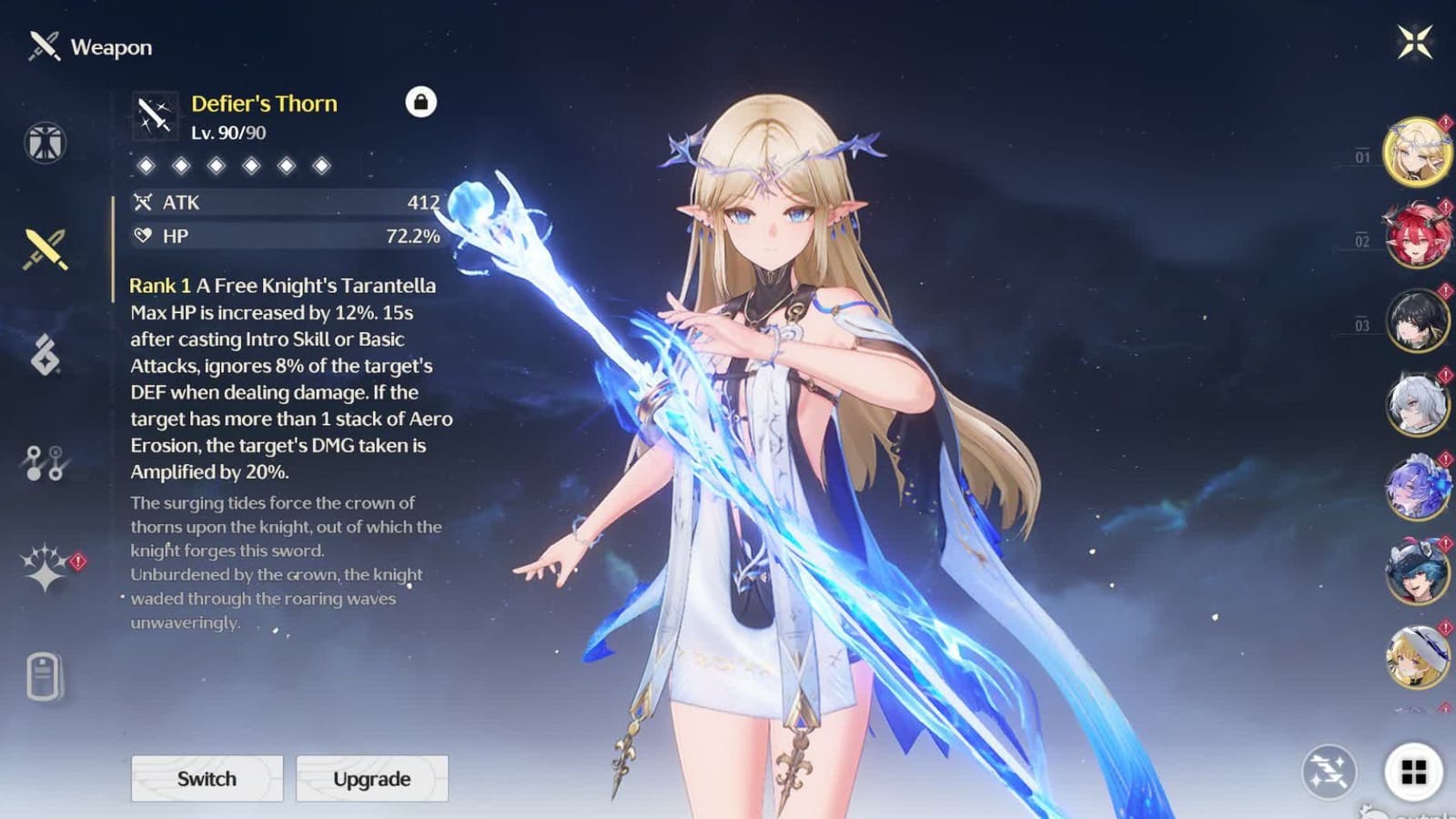
Task: Click the crossed-swords ATK stat icon
Action: (x=144, y=203)
